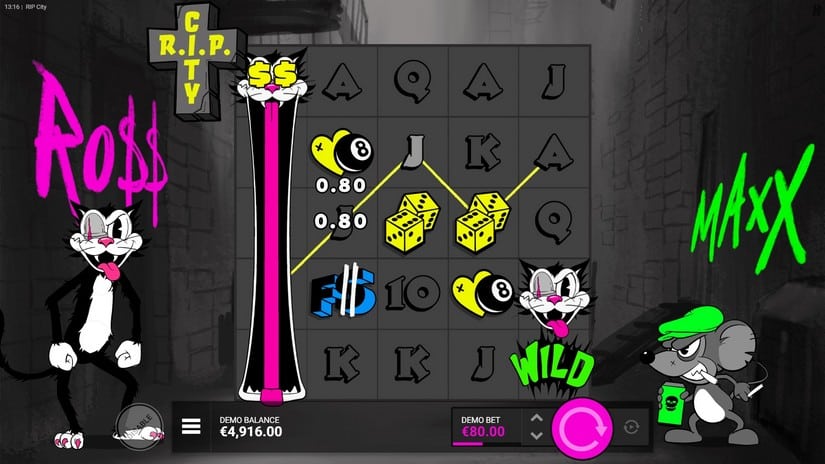Increase the demo bet amount

[x=536, y=418]
